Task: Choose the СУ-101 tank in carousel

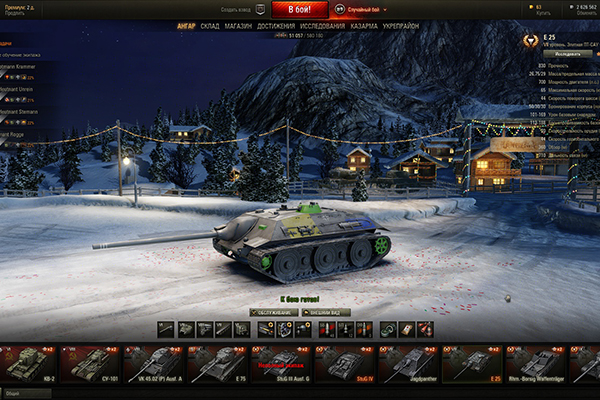Action: [x=90, y=364]
